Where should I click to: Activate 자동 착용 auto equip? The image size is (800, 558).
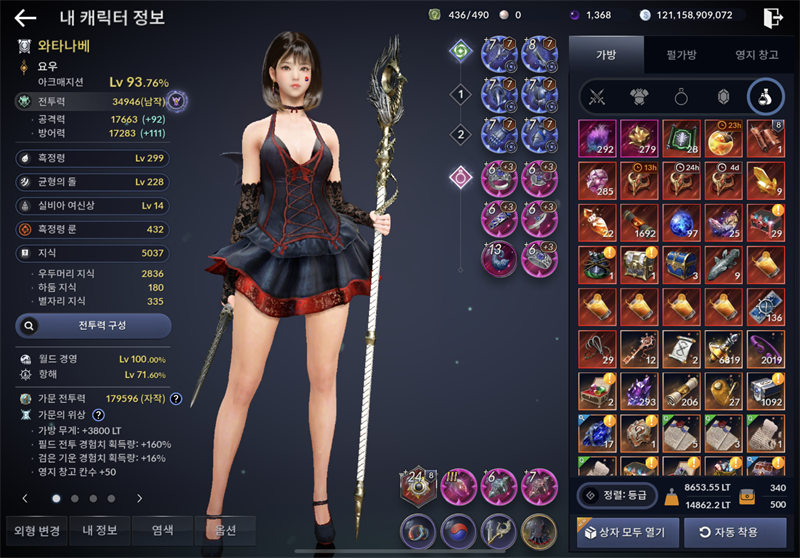click(x=734, y=531)
